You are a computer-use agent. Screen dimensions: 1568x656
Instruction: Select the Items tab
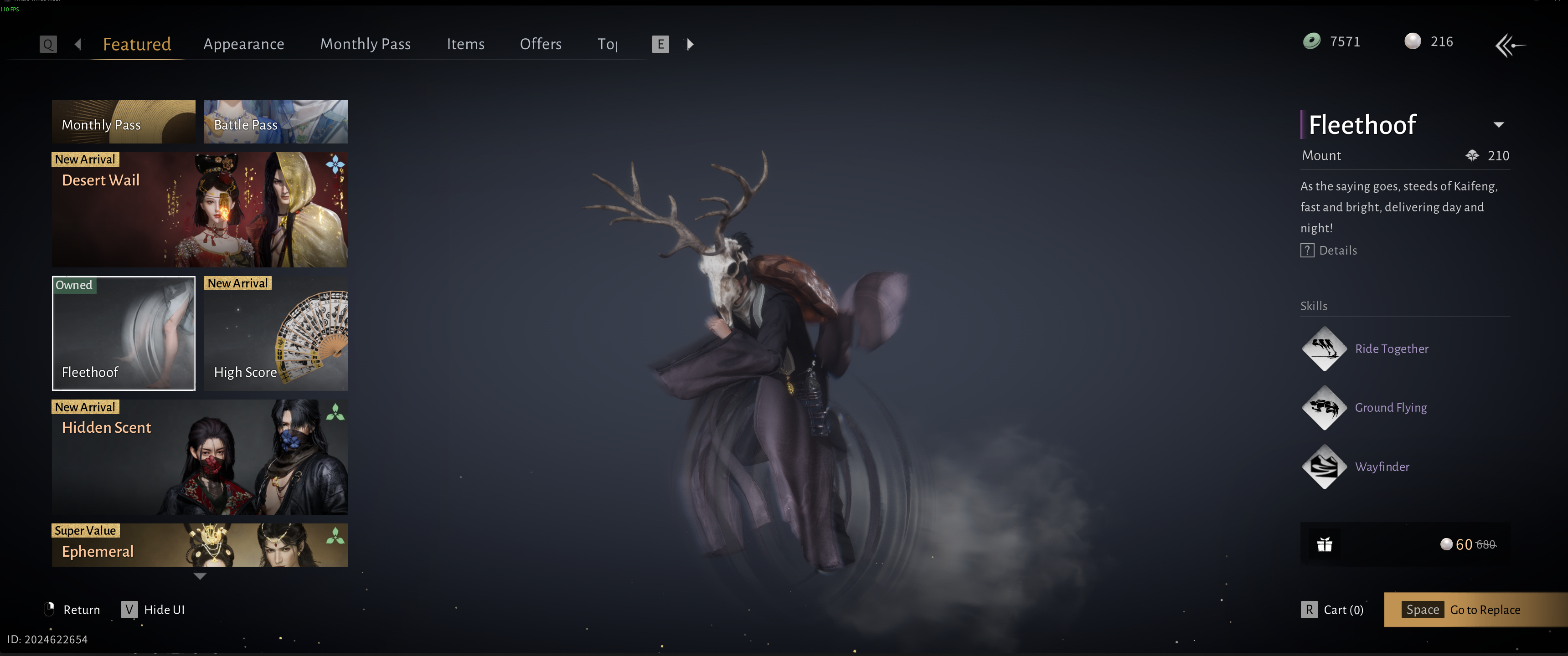pos(465,44)
